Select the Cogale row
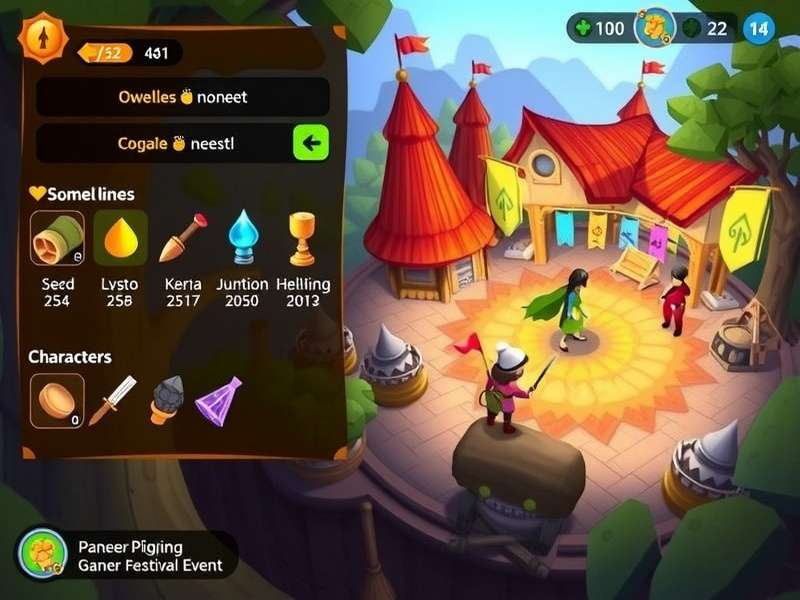800x600 pixels. (163, 143)
